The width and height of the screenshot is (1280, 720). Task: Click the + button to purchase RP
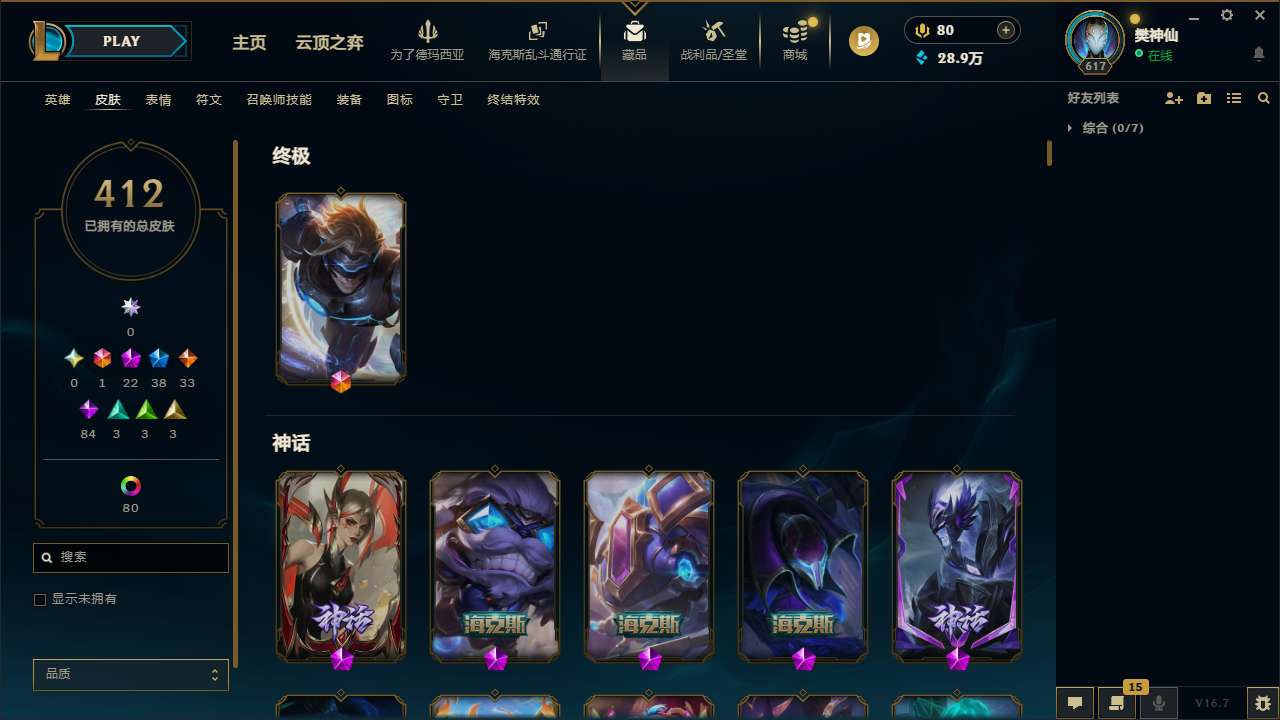tap(1003, 30)
